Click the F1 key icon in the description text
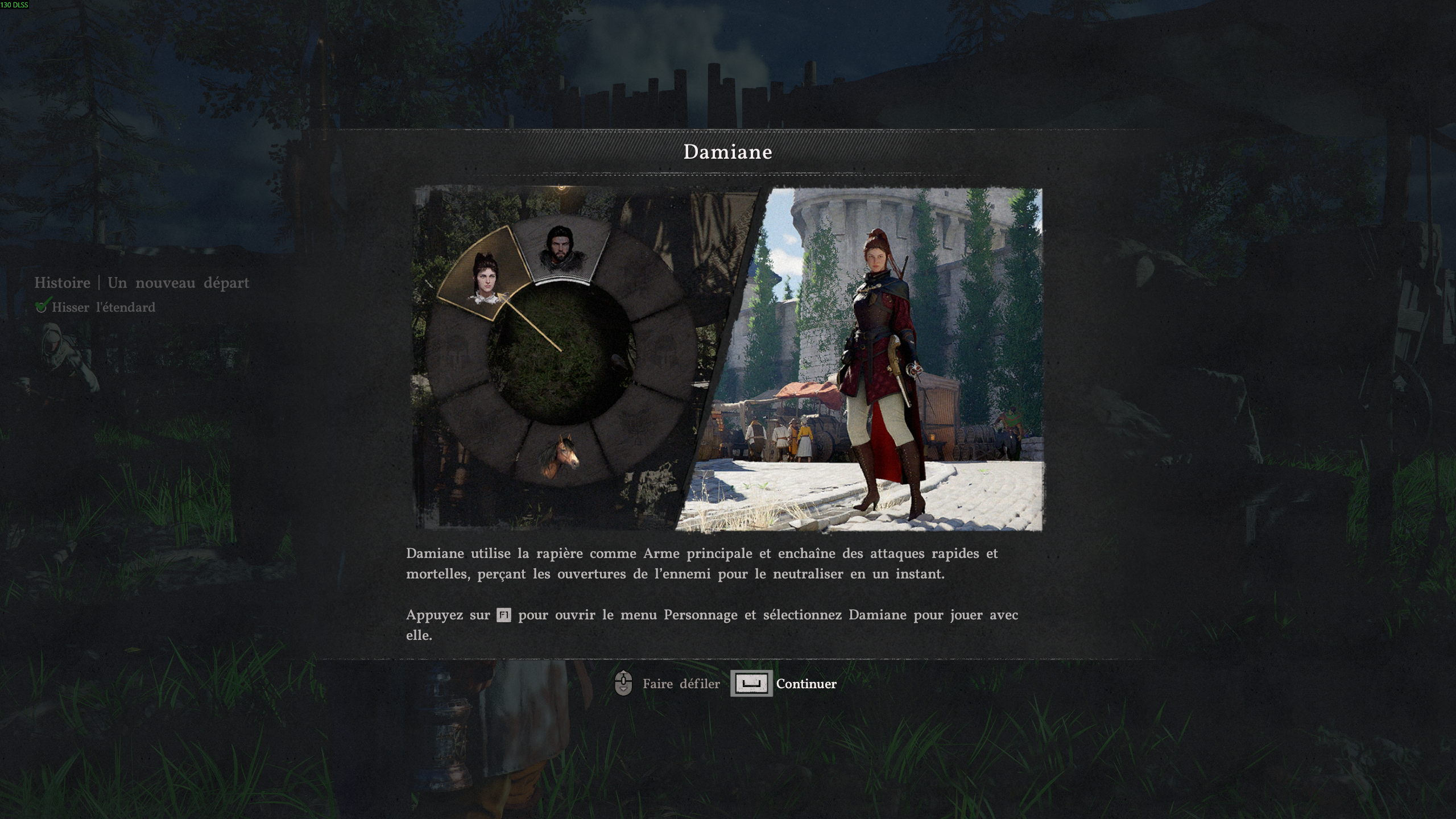1456x819 pixels. pyautogui.click(x=504, y=615)
